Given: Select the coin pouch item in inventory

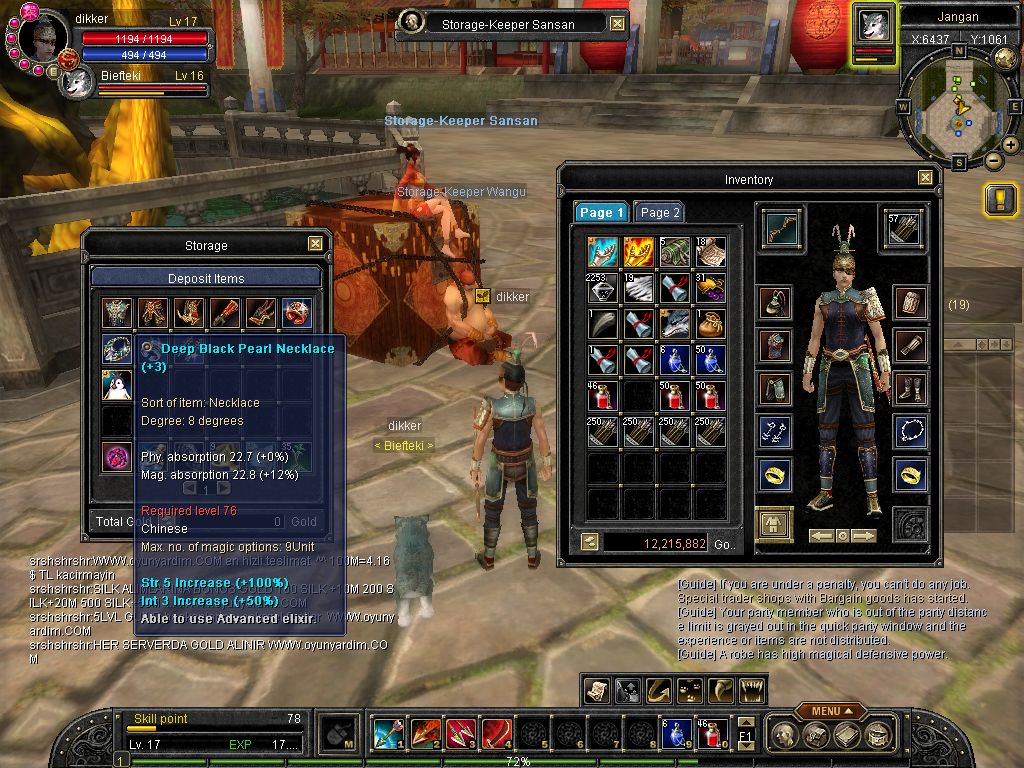Looking at the screenshot, I should [710, 322].
